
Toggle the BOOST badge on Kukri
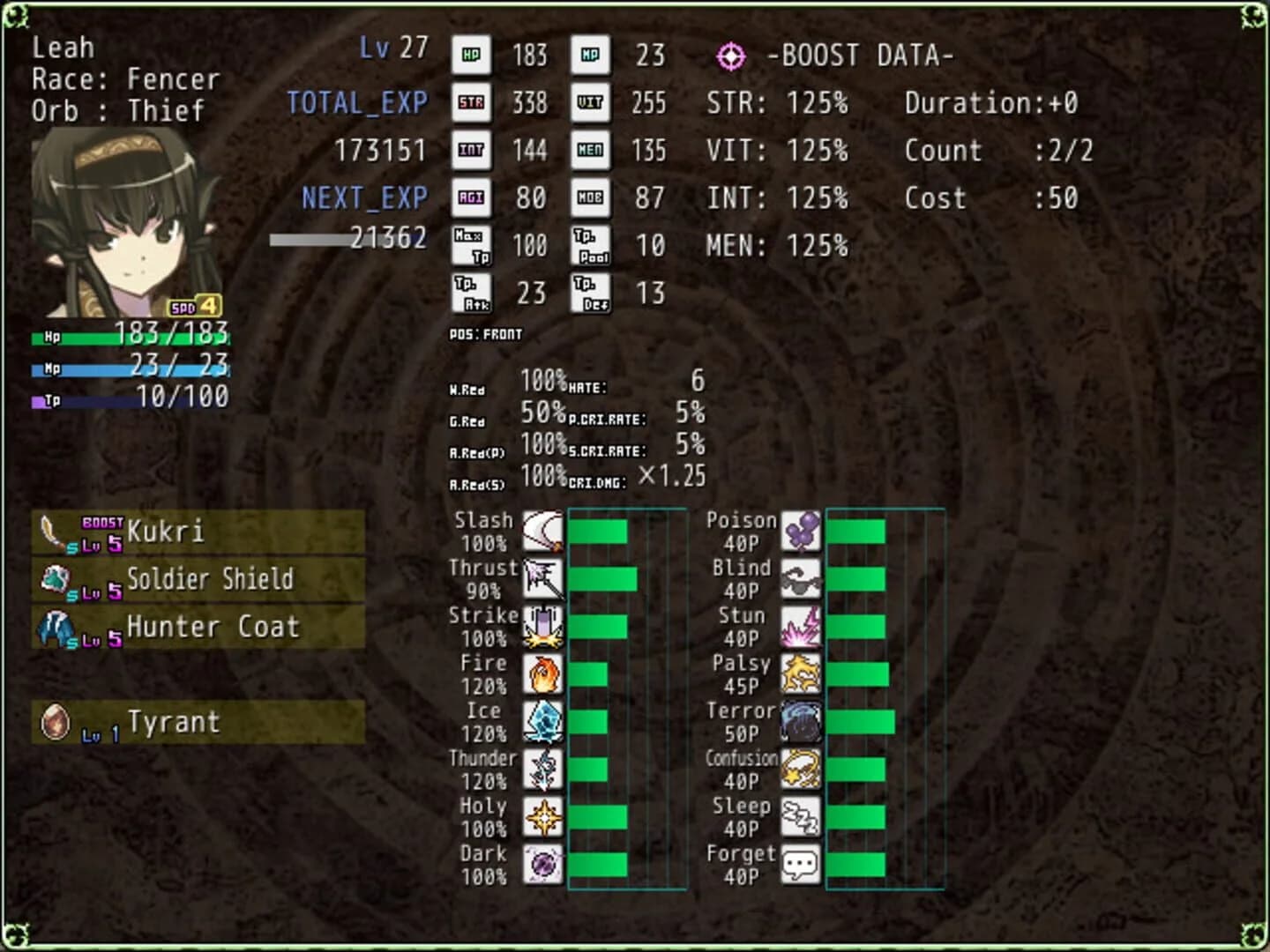pyautogui.click(x=101, y=521)
